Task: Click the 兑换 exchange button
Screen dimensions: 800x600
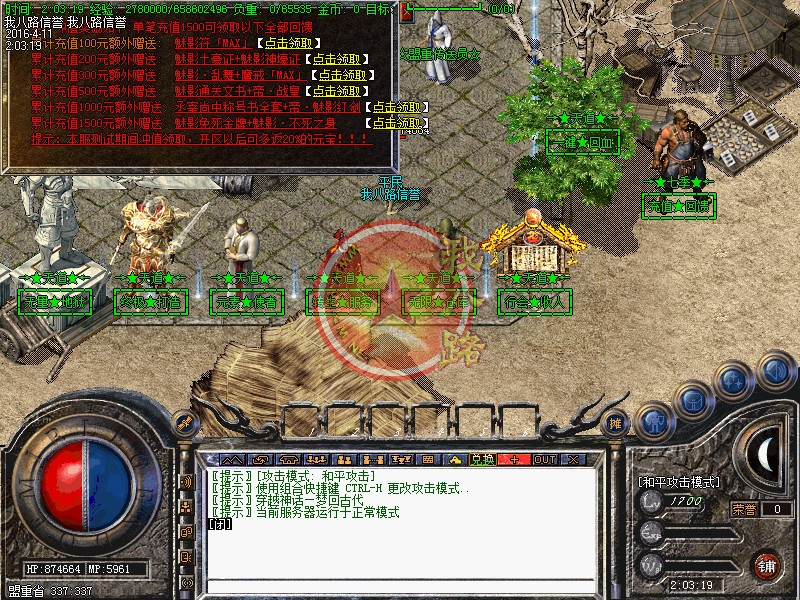Action: [483, 459]
